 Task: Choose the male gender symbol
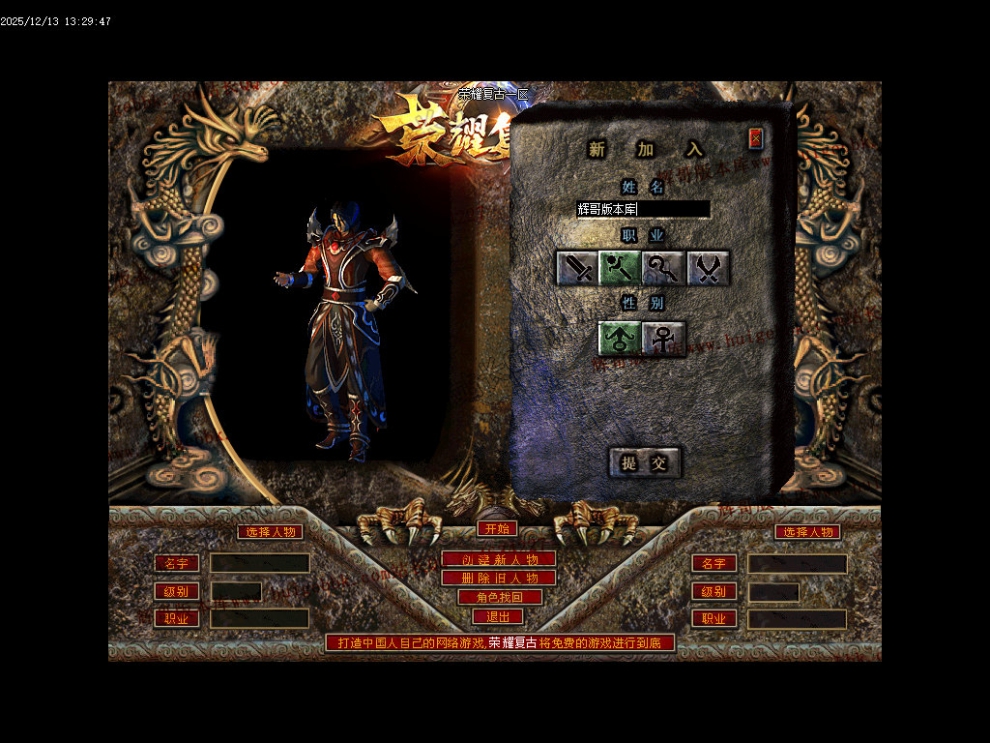pyautogui.click(x=620, y=338)
